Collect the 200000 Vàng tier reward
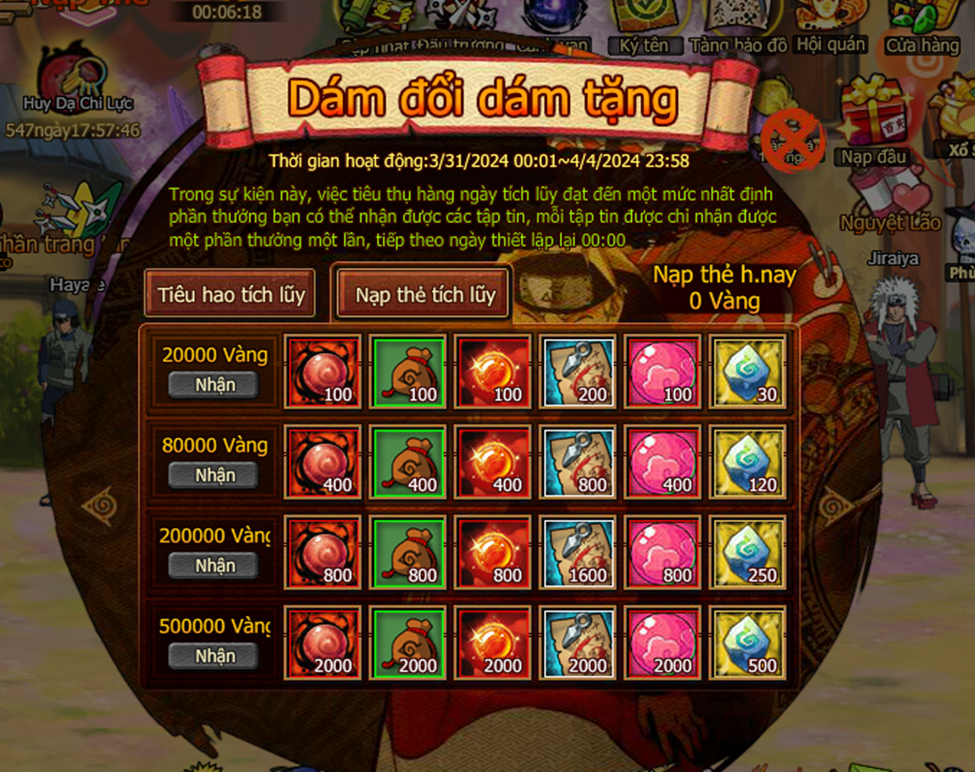The height and width of the screenshot is (772, 975). pos(214,565)
